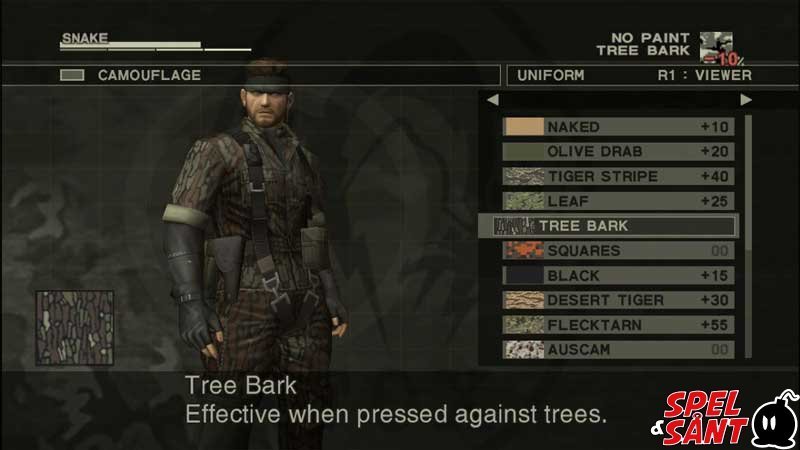
Task: Click the Camouflage menu title
Action: click(x=148, y=75)
